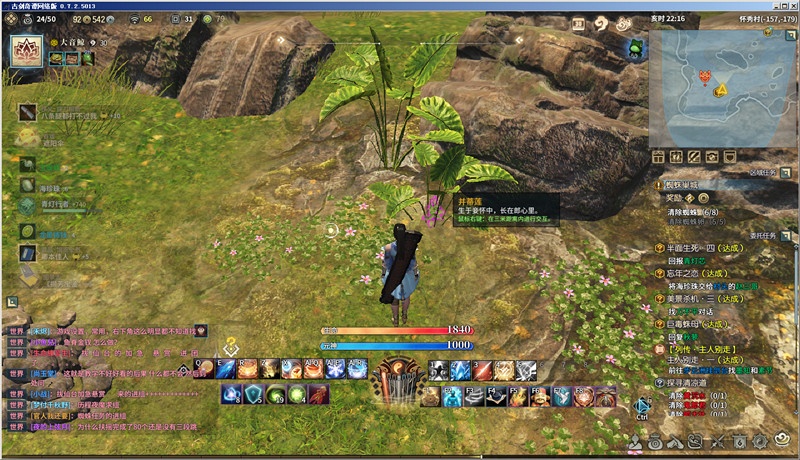Click the shield icon under minimap

pos(728,157)
